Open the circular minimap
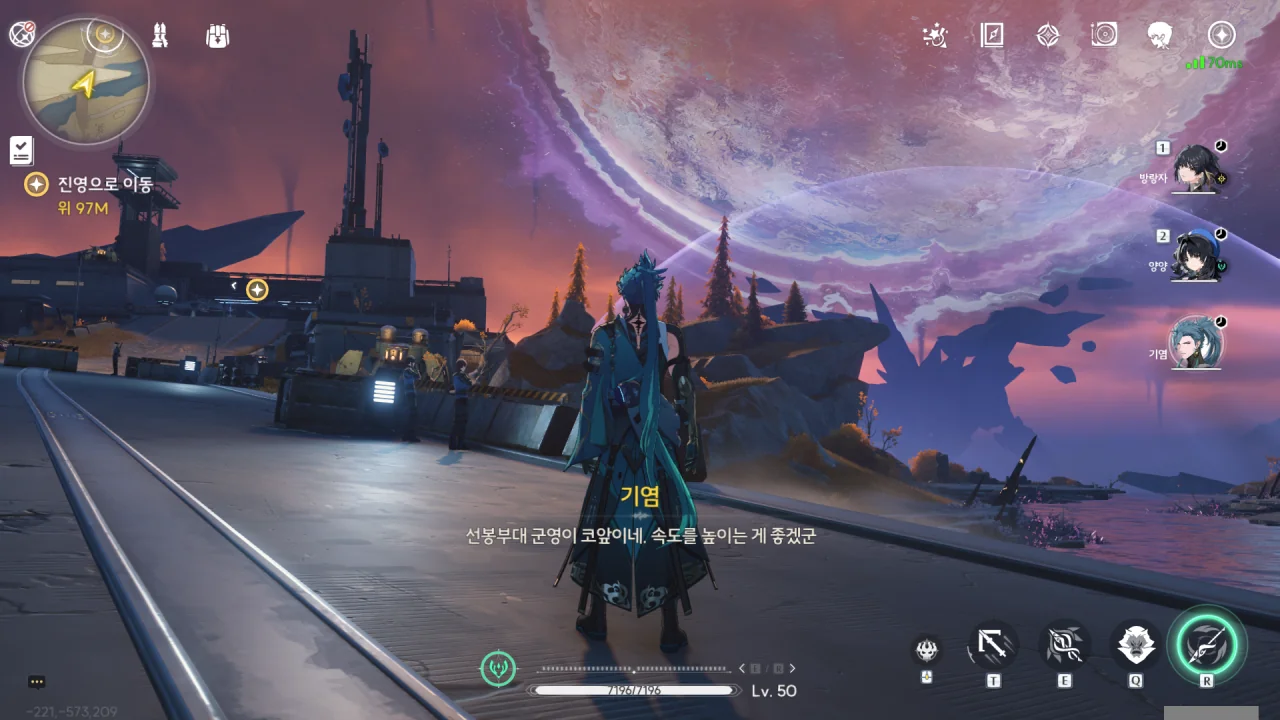The width and height of the screenshot is (1280, 720). 86,81
